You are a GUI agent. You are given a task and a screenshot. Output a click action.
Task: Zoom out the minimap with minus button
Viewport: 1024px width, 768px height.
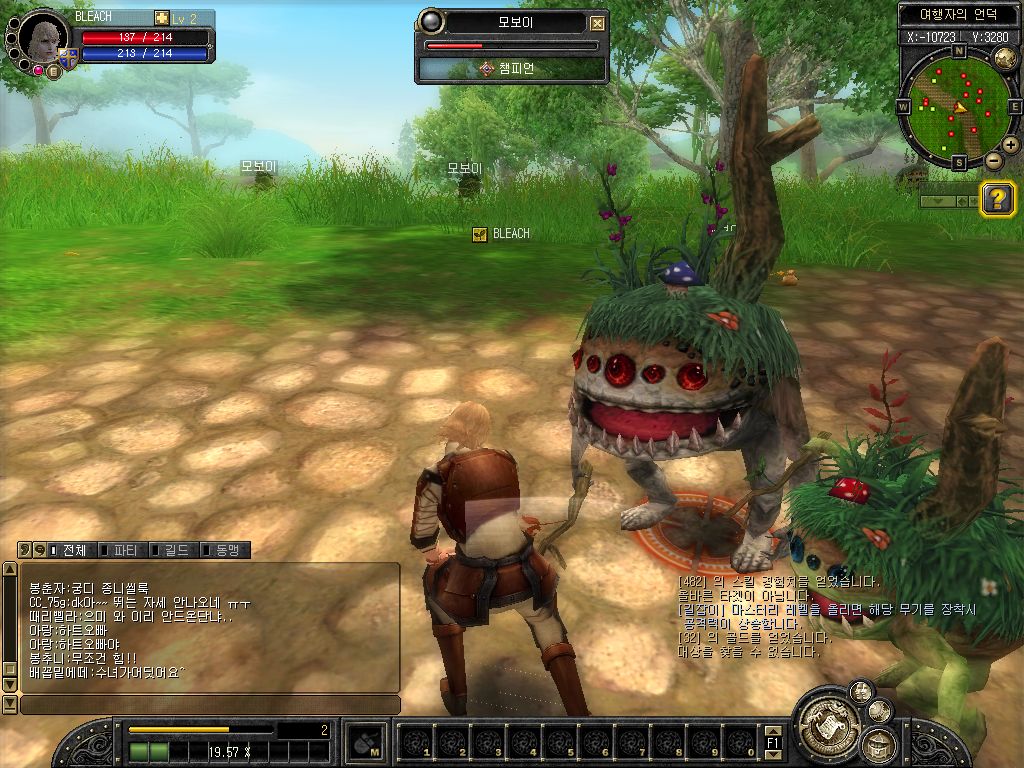point(993,160)
